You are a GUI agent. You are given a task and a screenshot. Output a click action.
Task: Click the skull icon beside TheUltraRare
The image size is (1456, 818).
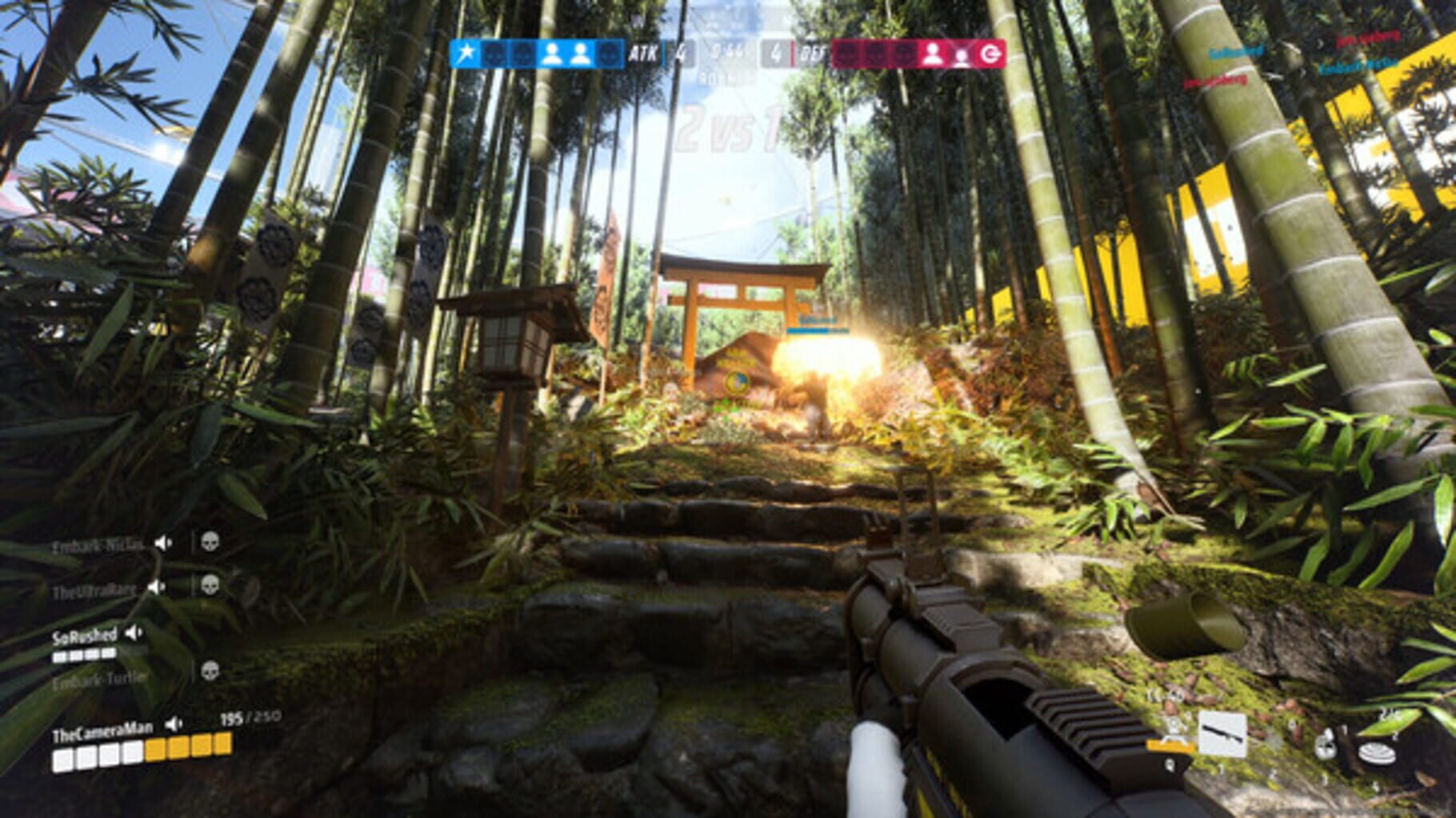point(210,584)
